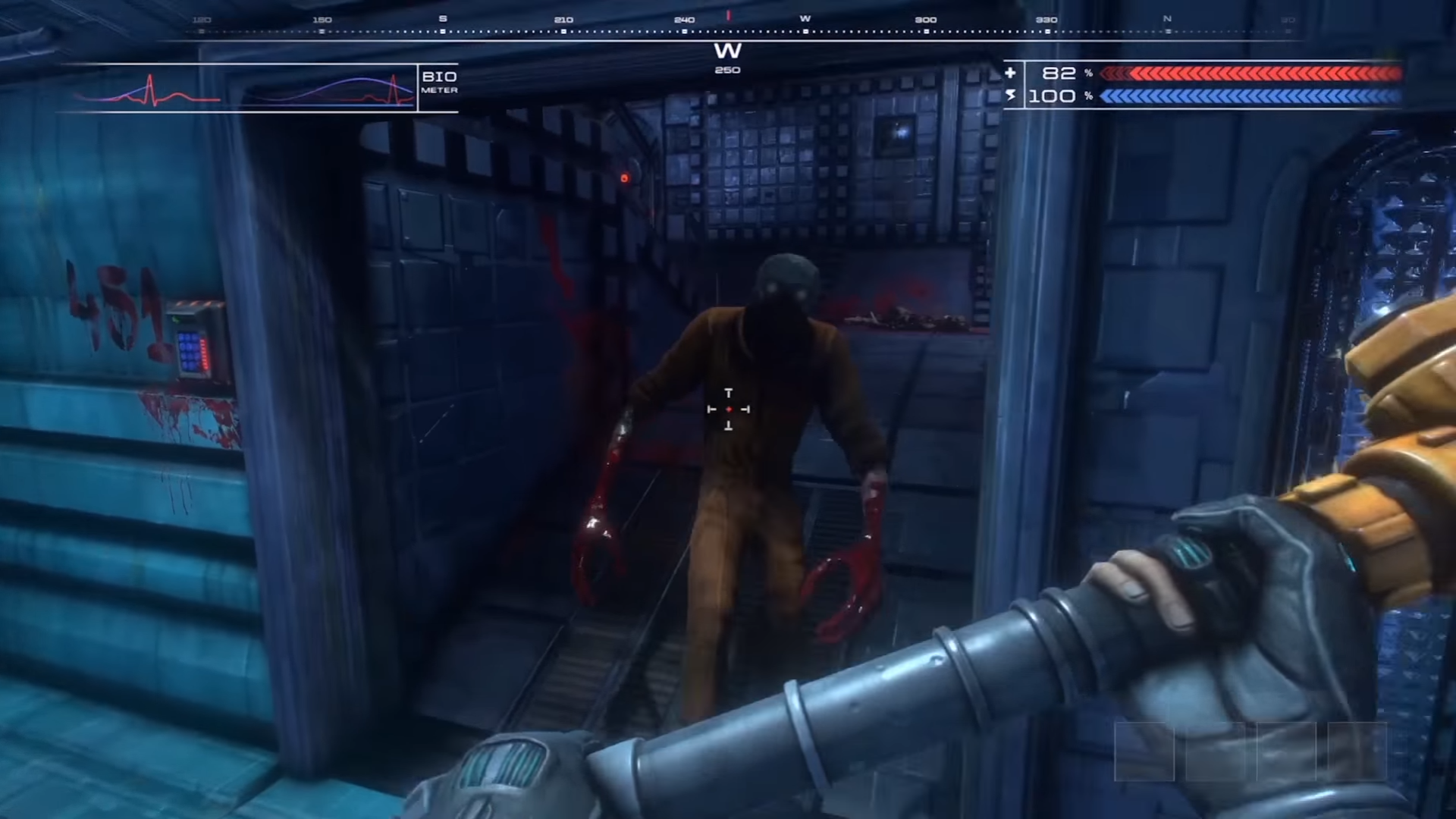
Task: Click the W compass heading marker
Action: pyautogui.click(x=728, y=52)
